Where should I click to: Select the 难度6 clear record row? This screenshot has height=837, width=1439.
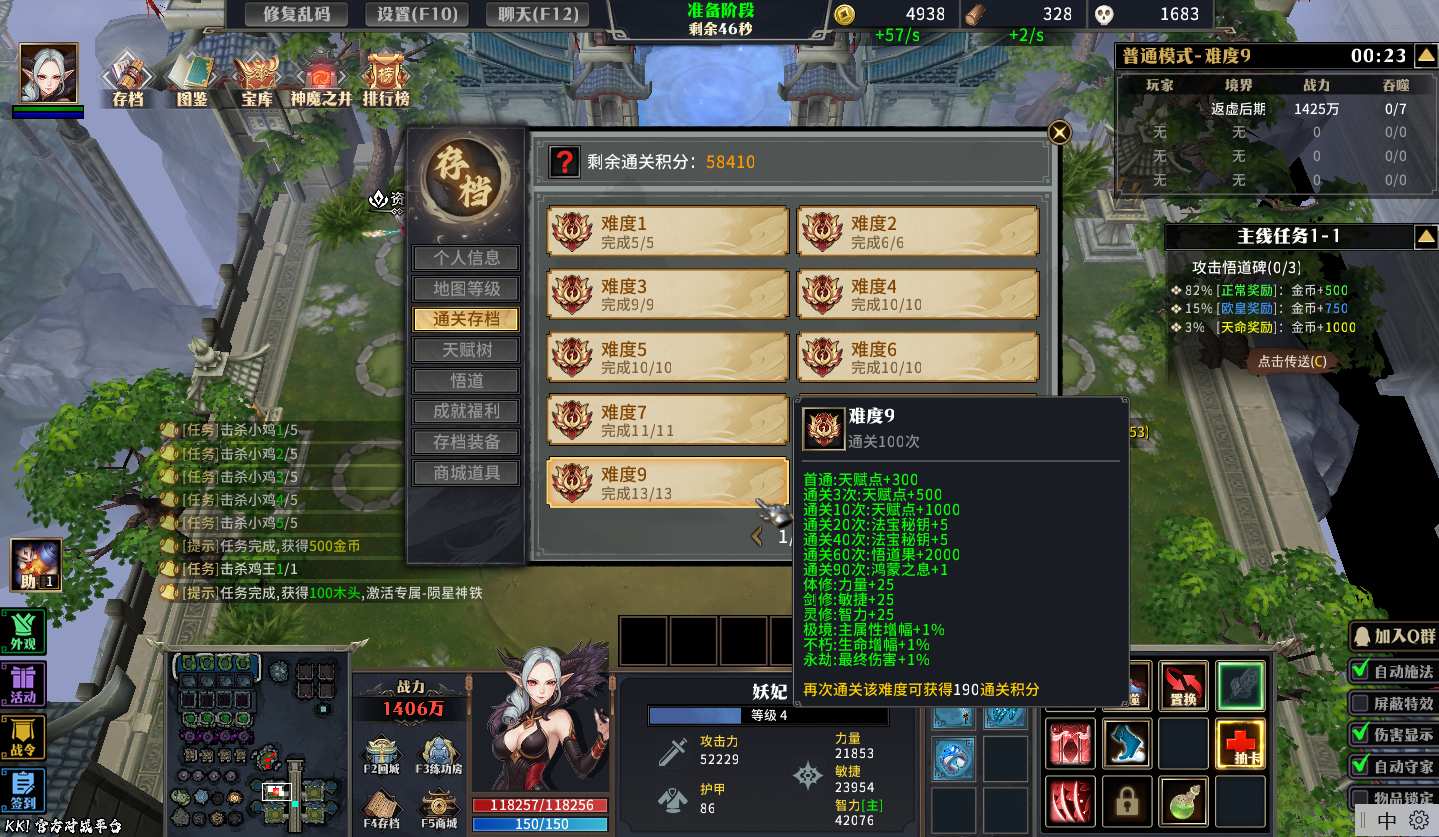click(917, 357)
